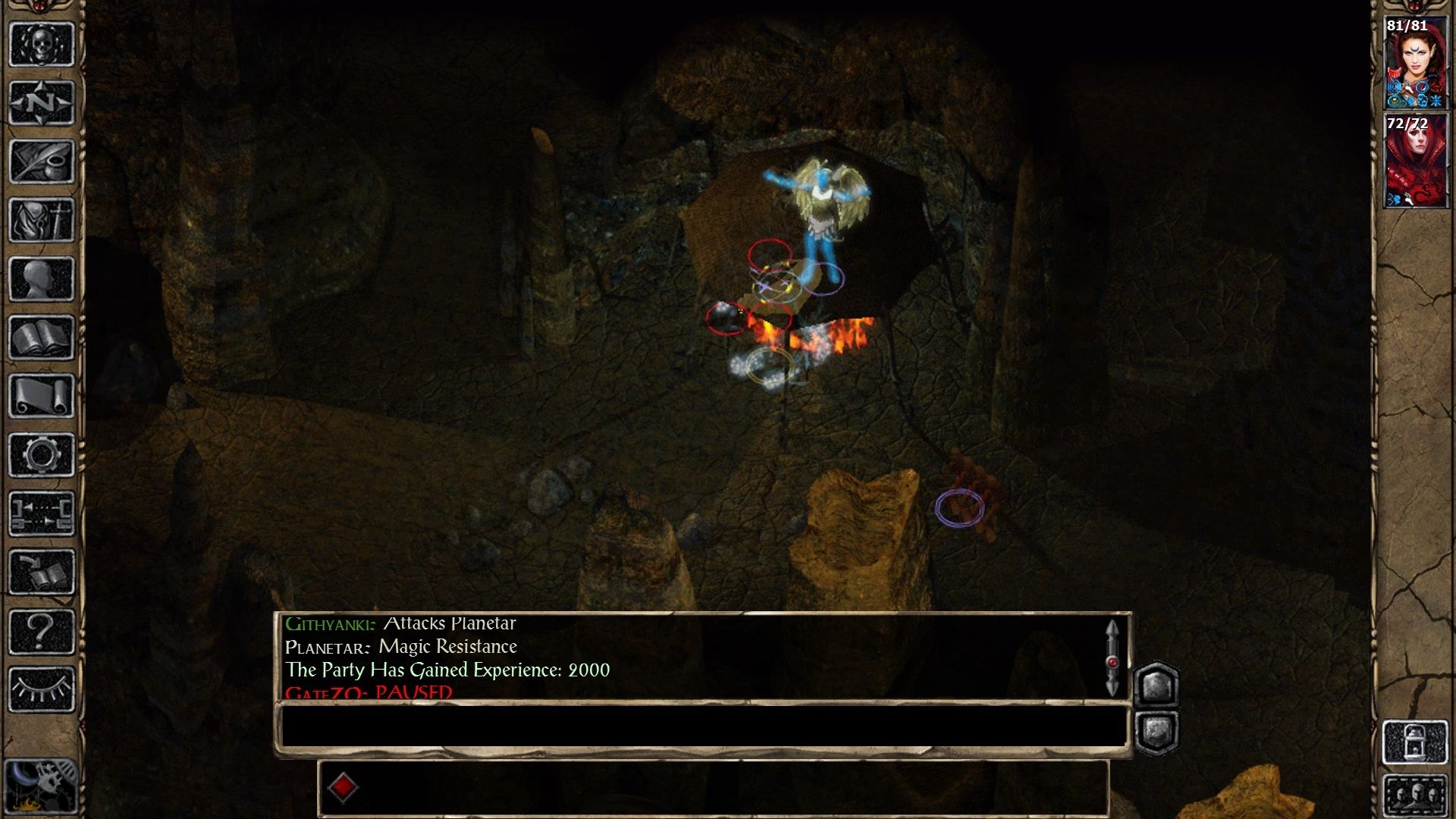Open the area map with the compass icon
The width and height of the screenshot is (1456, 819).
coord(41,102)
